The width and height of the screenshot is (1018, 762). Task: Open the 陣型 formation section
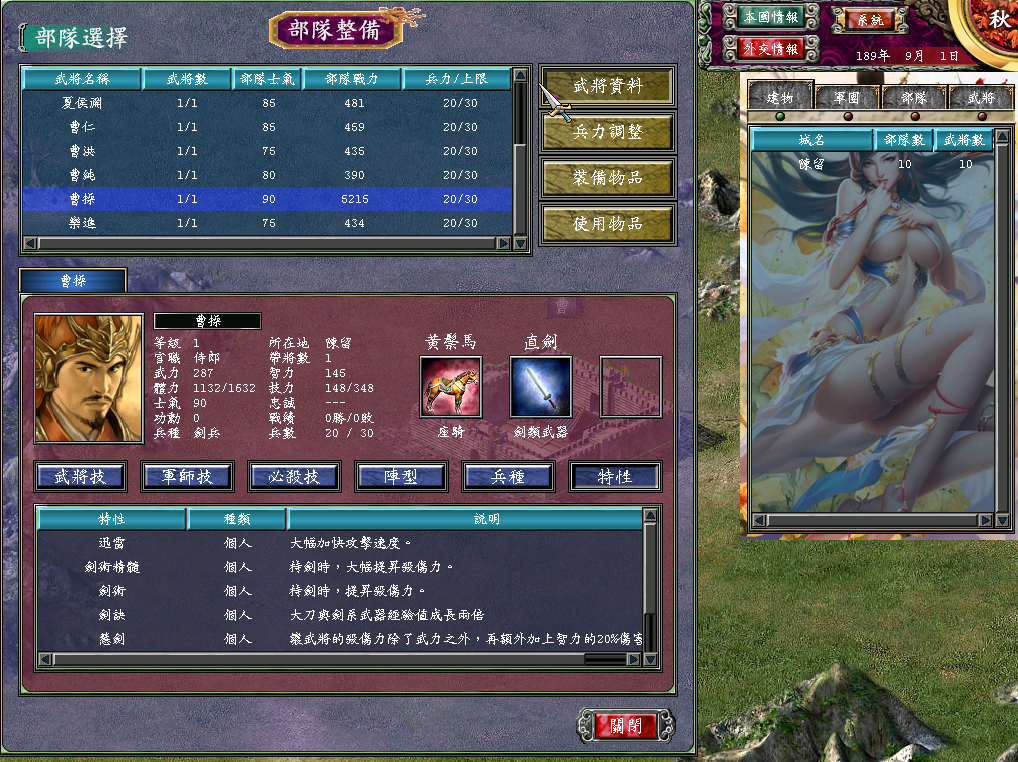tap(402, 477)
